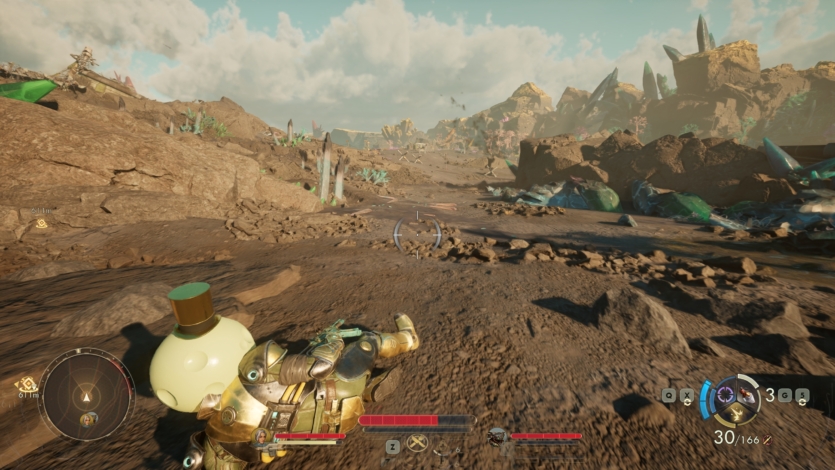Select the objective waypoint icon beside the minimap
The image size is (835, 470).
click(24, 384)
